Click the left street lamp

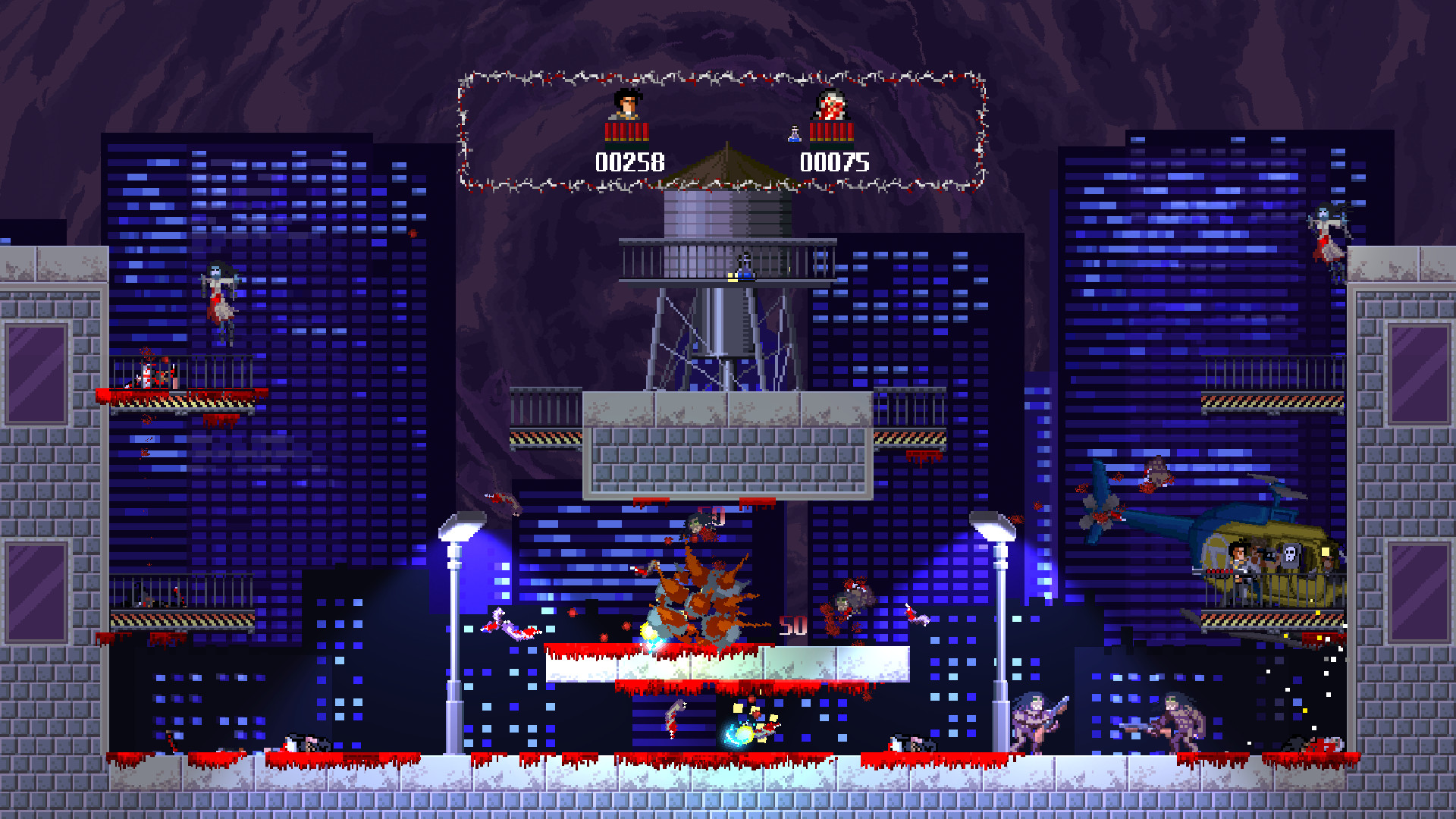[463, 523]
